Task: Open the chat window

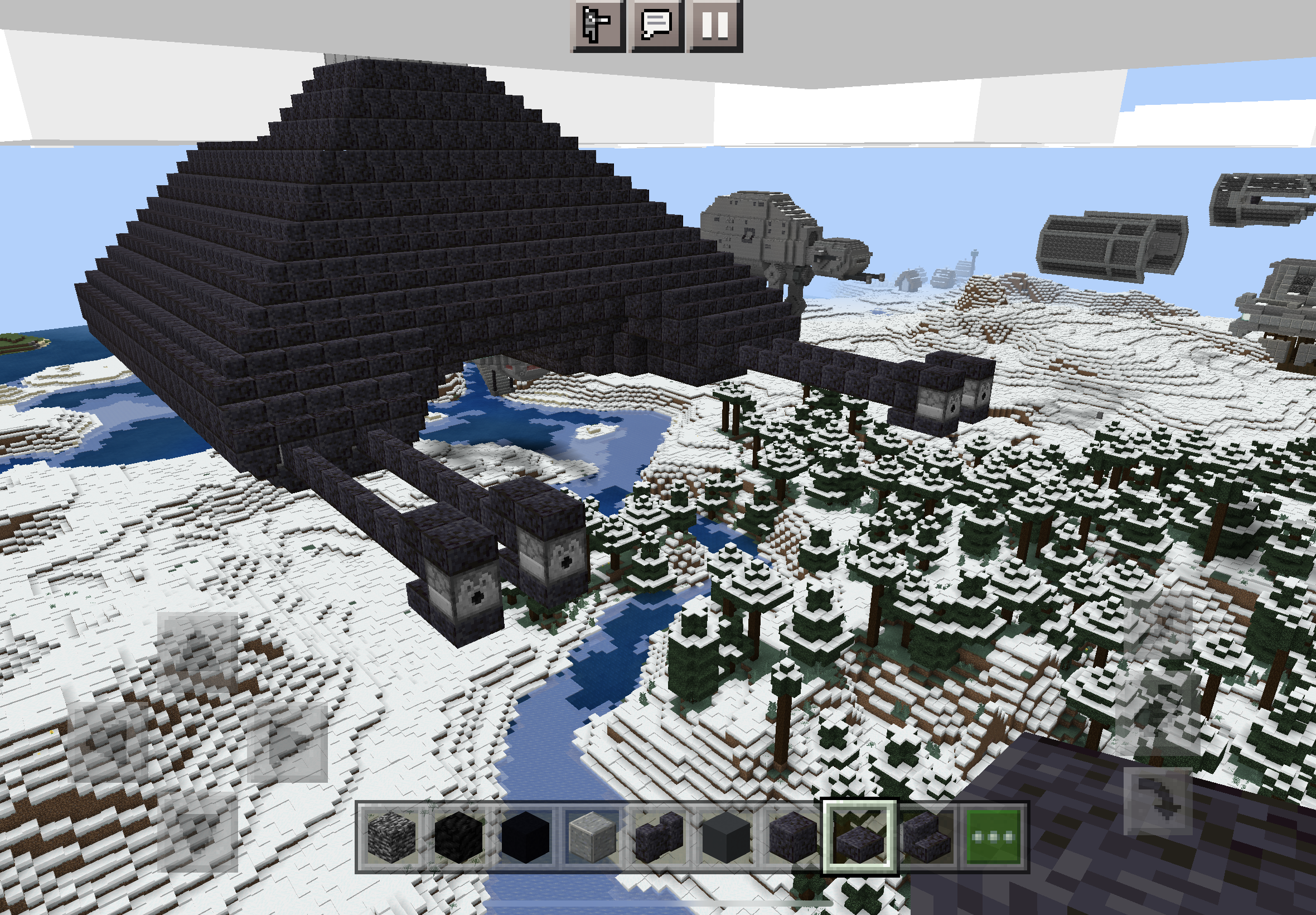Action: point(656,26)
